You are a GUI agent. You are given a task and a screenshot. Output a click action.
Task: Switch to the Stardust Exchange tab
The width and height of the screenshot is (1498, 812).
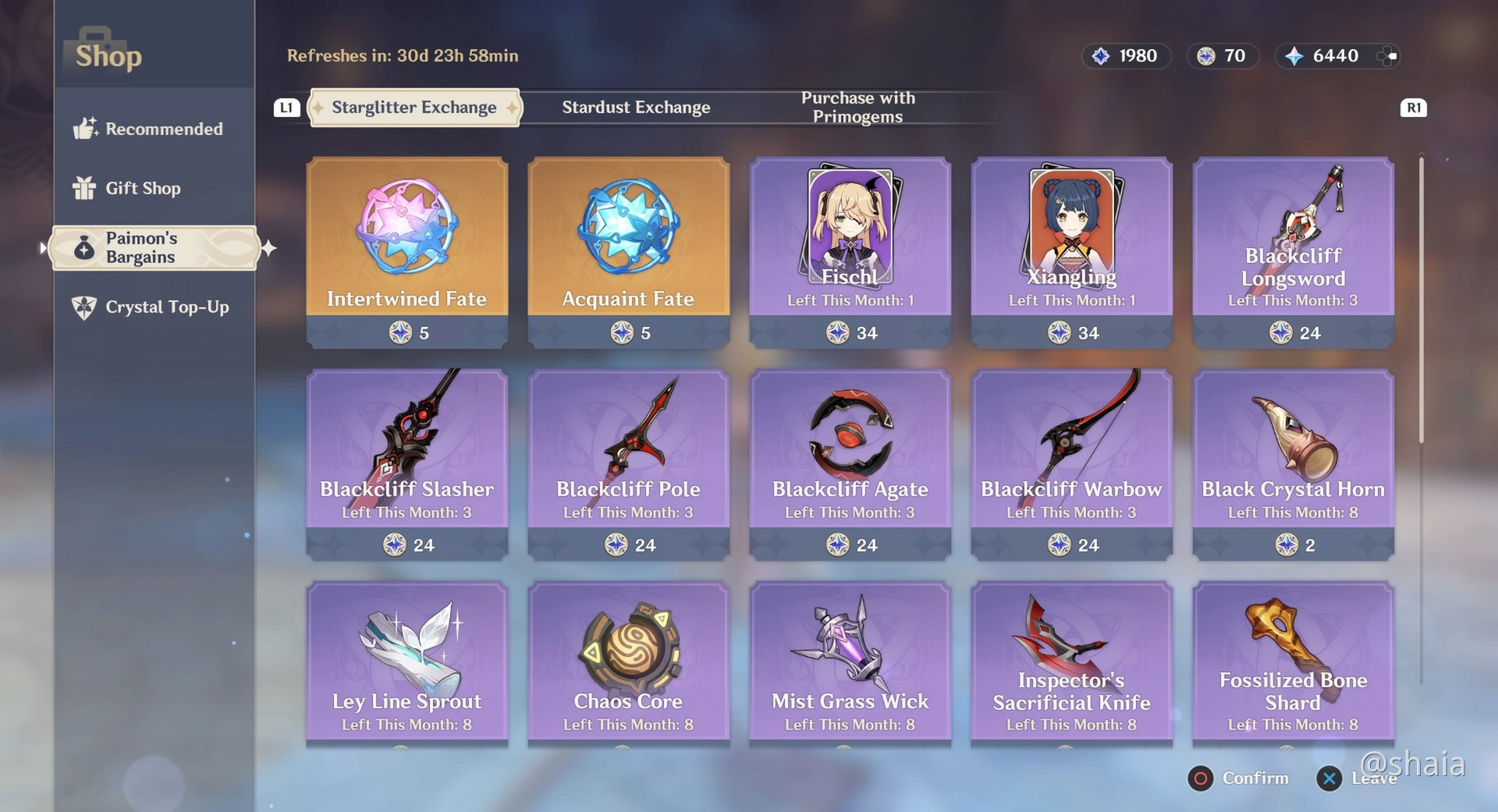(x=636, y=107)
